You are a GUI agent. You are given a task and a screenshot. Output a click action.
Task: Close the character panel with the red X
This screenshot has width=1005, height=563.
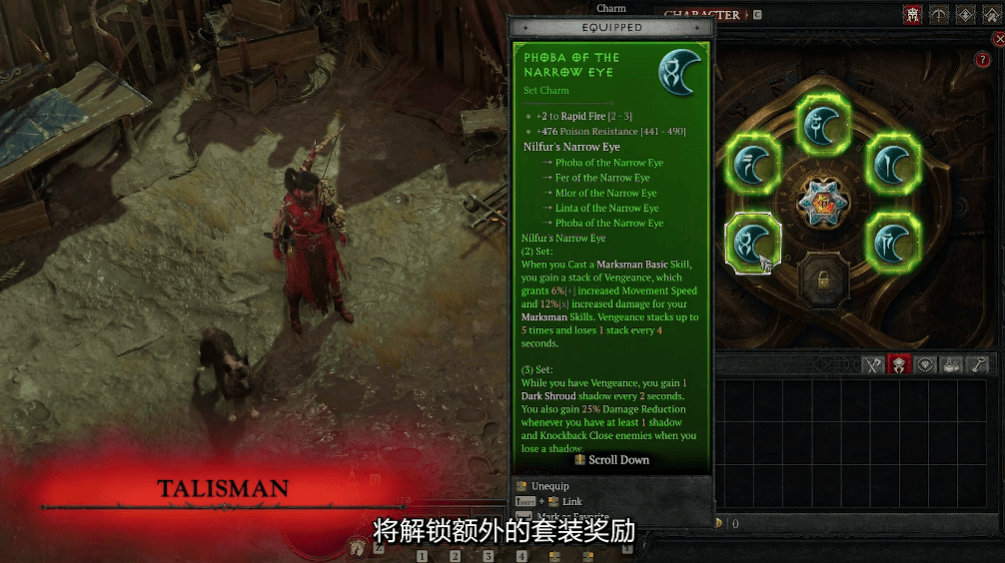pos(999,39)
